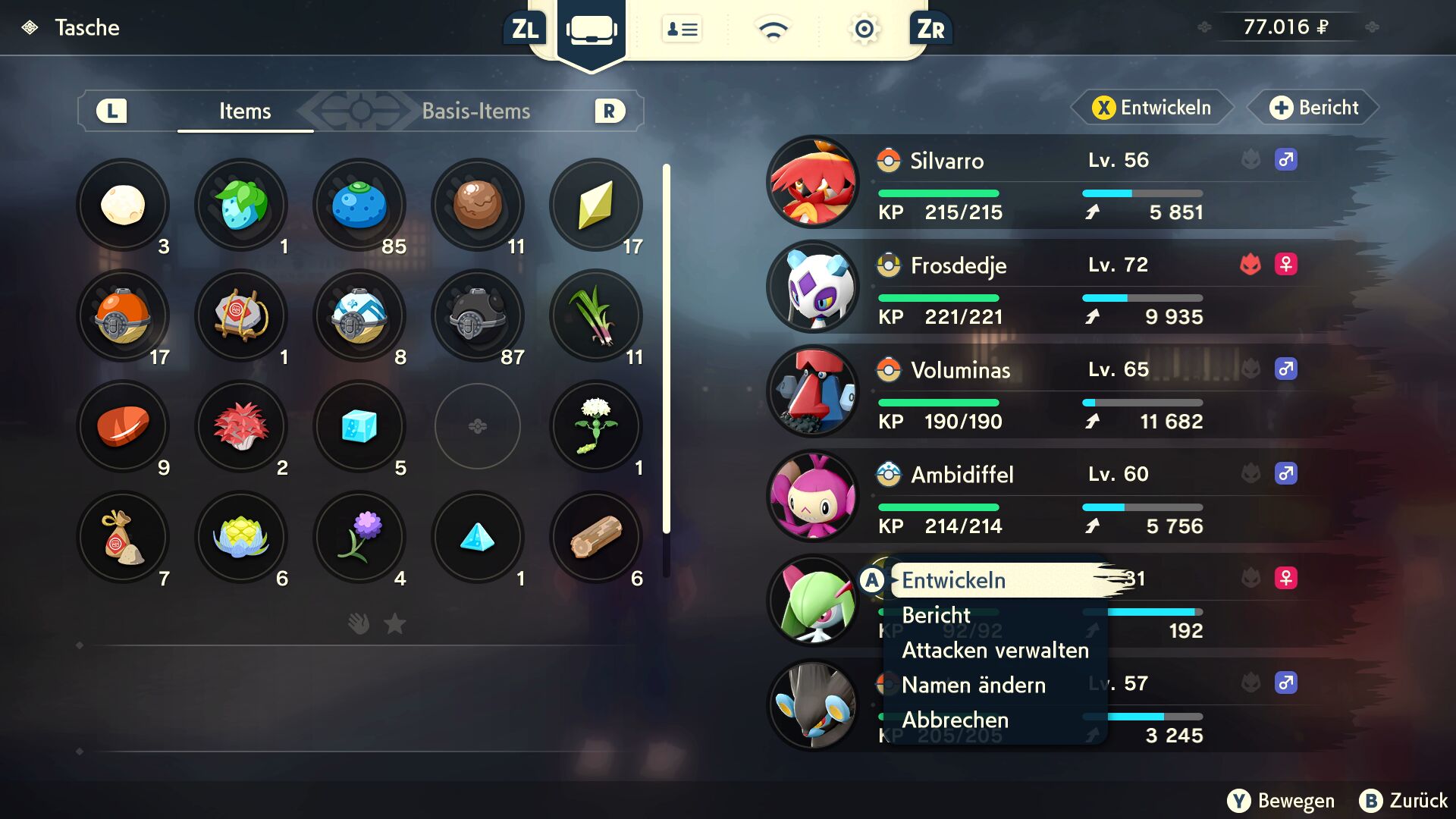Select the Items tab
Image resolution: width=1456 pixels, height=819 pixels.
245,111
